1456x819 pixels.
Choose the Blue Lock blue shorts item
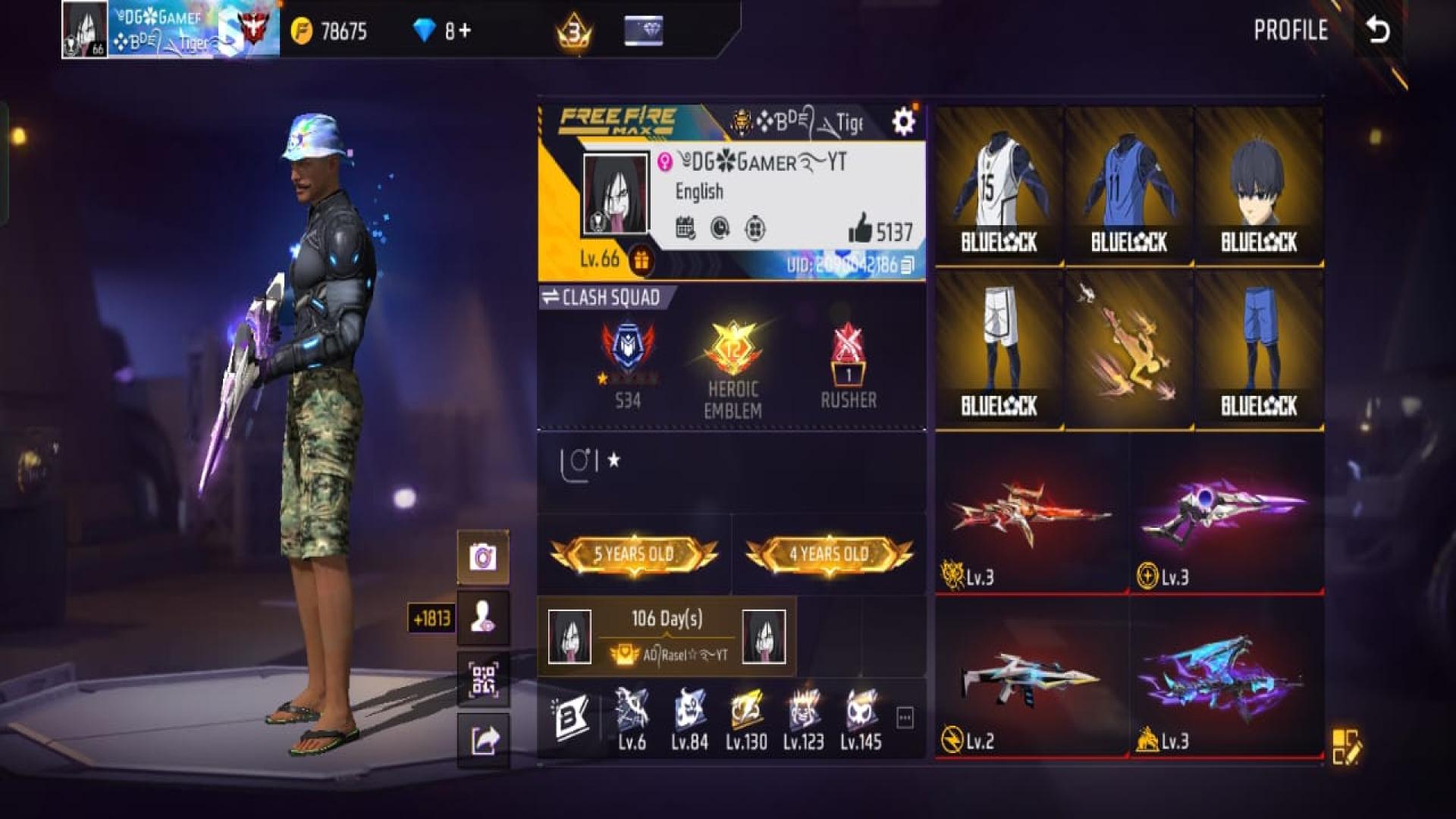(1259, 349)
